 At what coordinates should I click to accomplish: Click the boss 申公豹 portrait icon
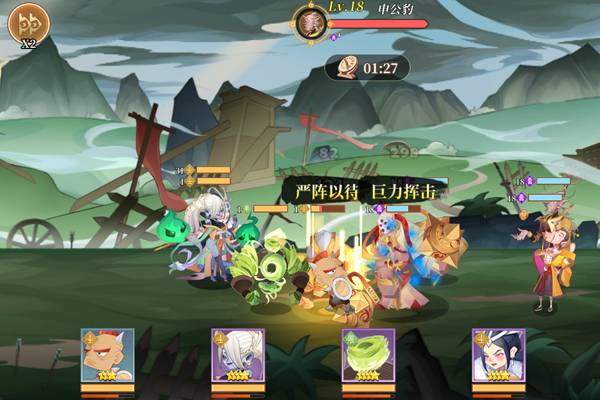pos(310,22)
